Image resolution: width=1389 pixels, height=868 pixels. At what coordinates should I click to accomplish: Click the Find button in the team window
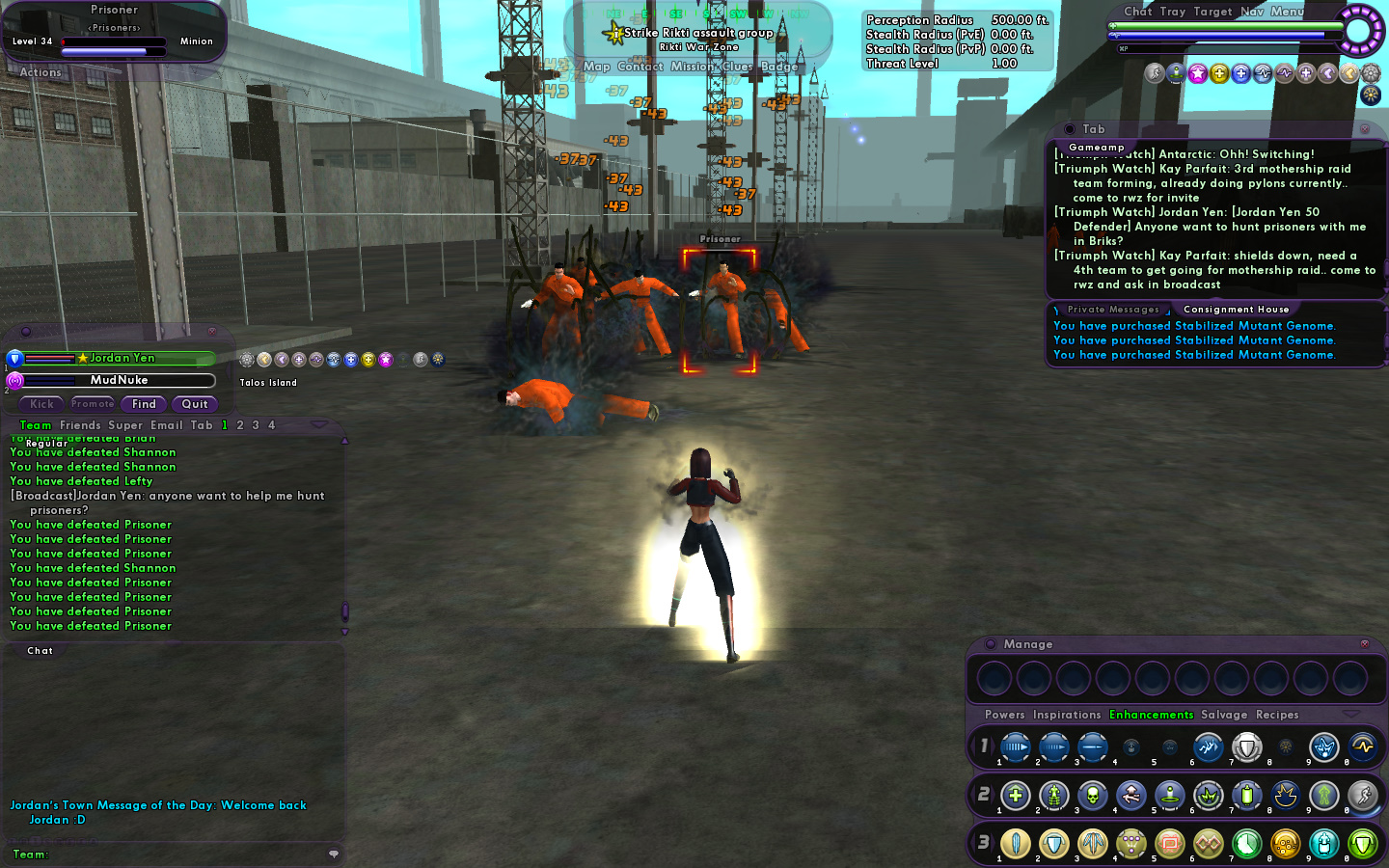[144, 404]
